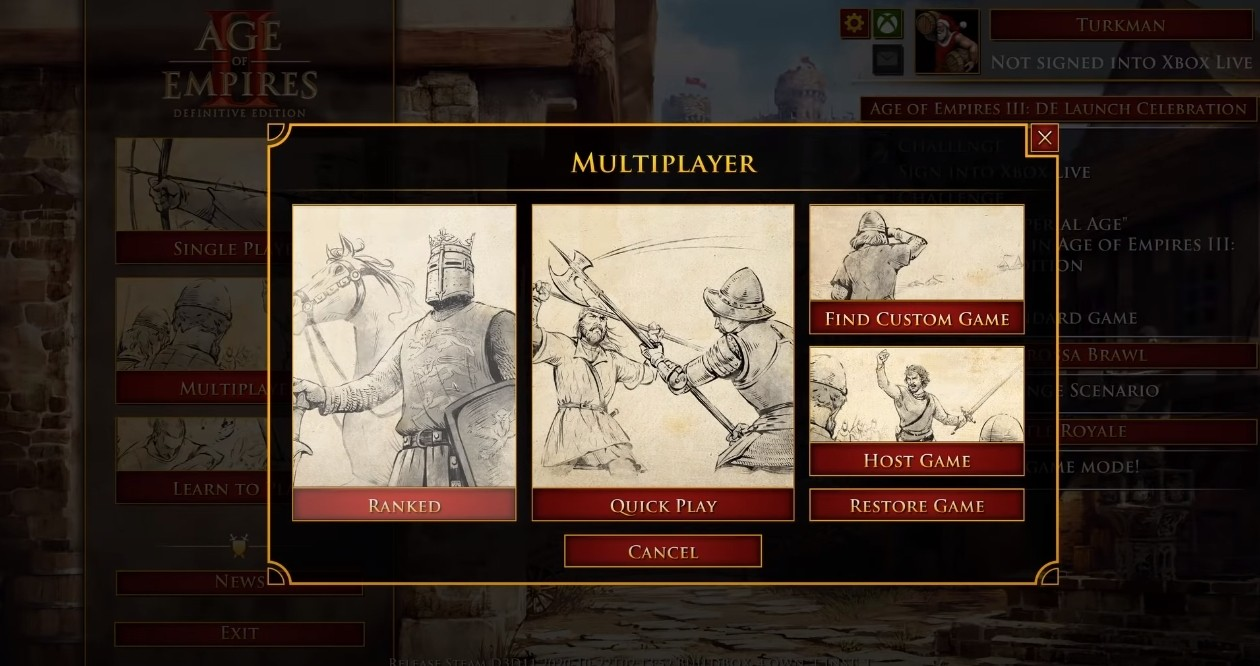Click the Xbox logo icon

(x=888, y=24)
